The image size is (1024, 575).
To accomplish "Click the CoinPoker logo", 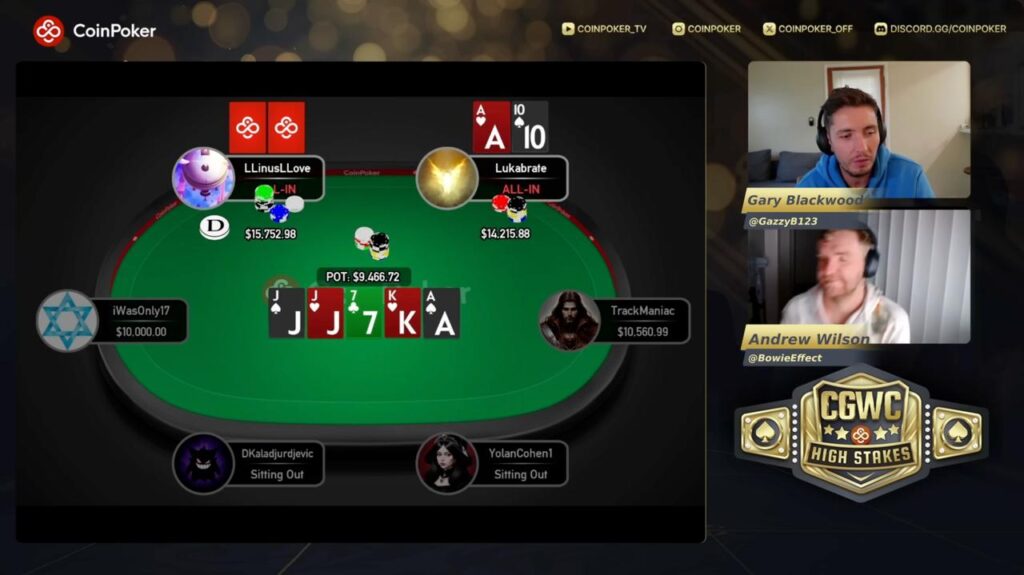I will tap(95, 30).
